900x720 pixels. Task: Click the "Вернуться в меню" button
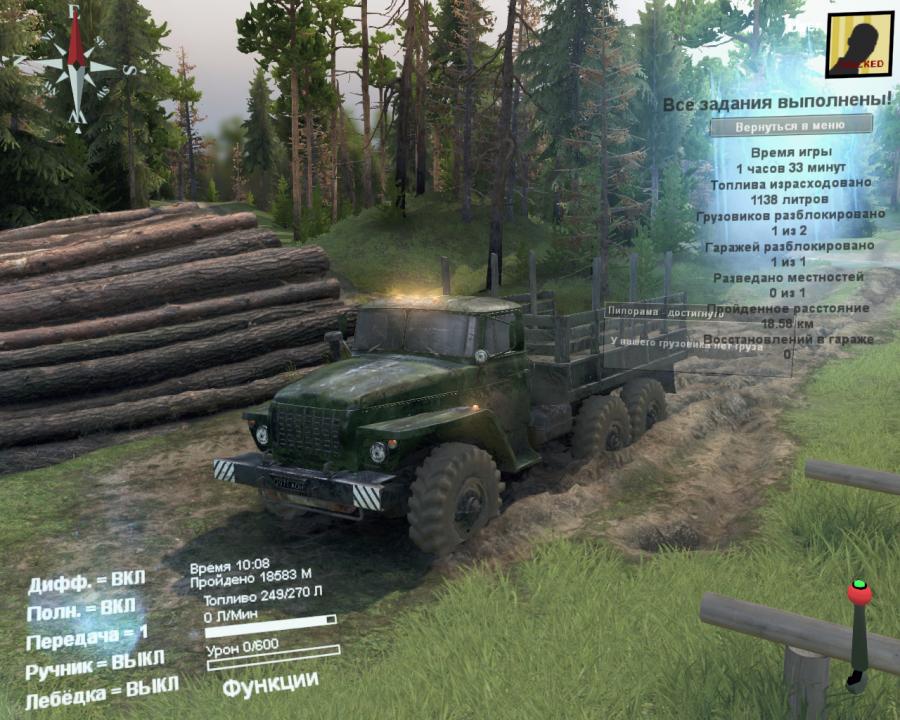pos(791,127)
